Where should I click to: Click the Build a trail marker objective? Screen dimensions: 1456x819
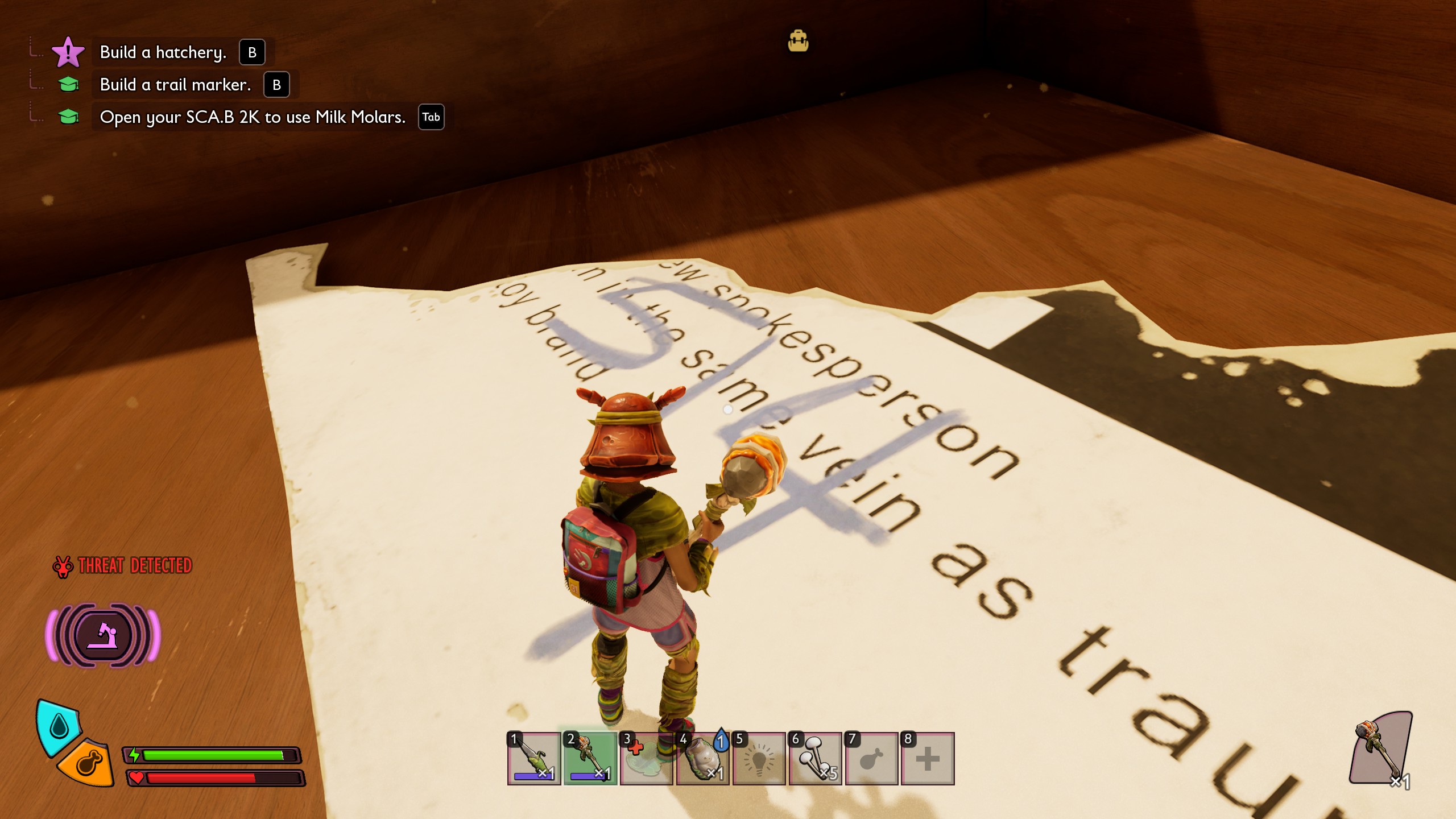[x=175, y=85]
